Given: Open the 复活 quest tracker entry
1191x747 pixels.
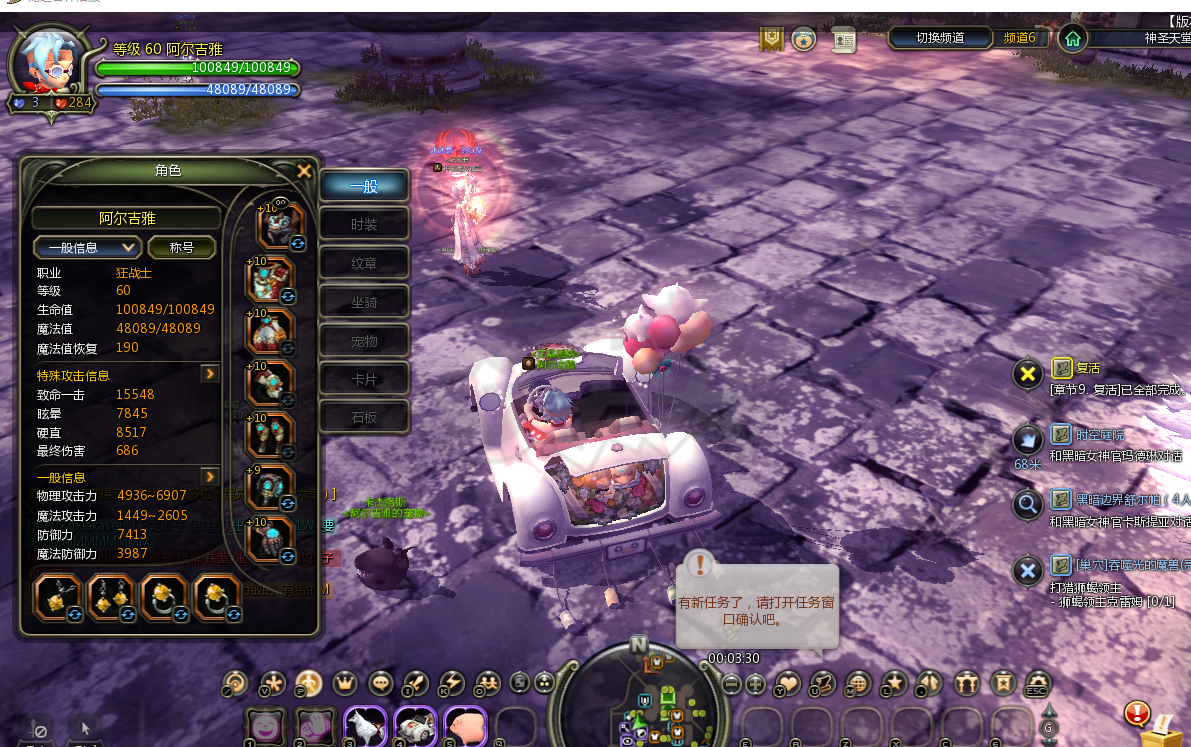Looking at the screenshot, I should pyautogui.click(x=1088, y=368).
